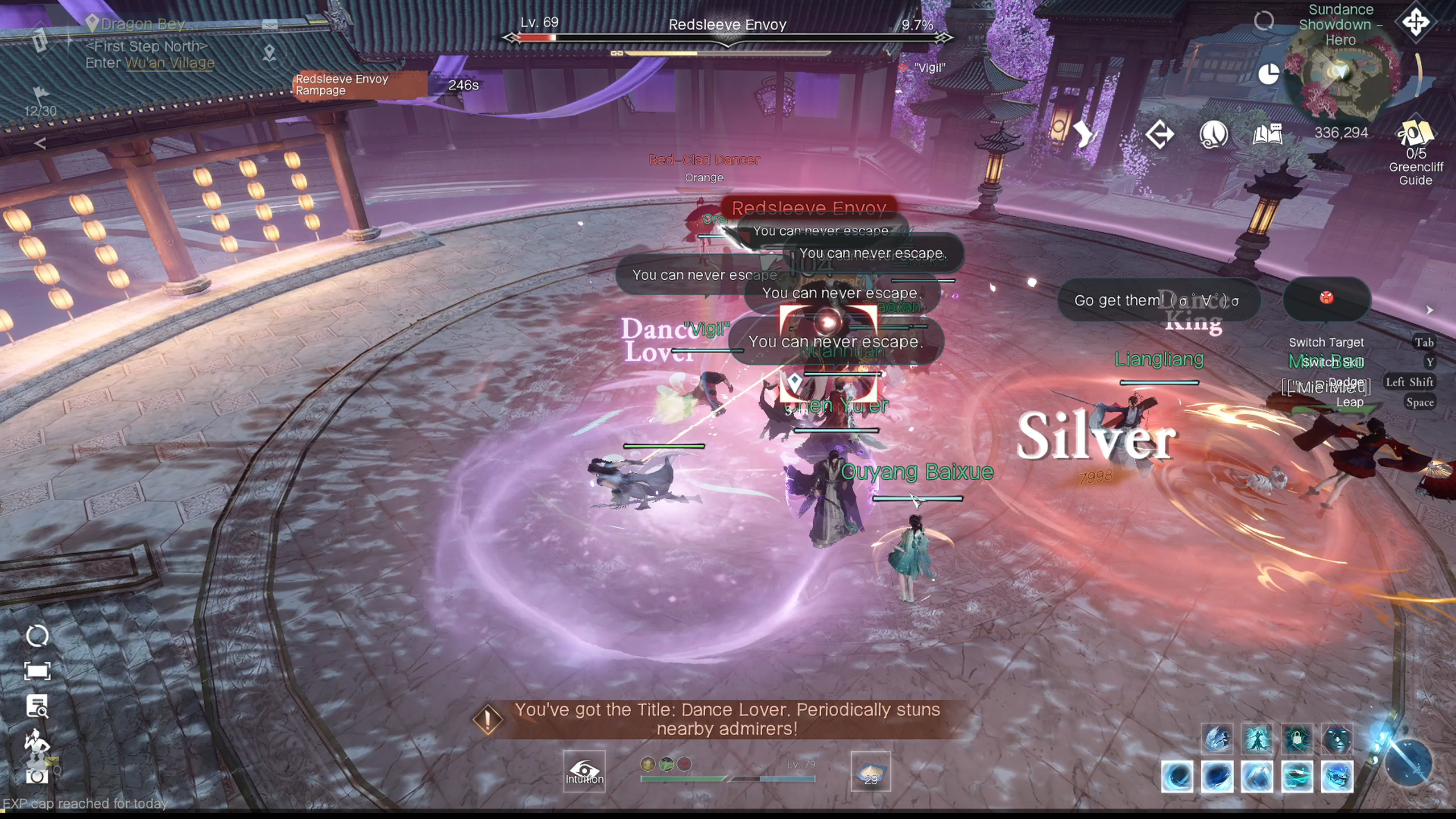Screen dimensions: 1456x819
Task: Toggle the pie-chart timer icon
Action: (x=1268, y=74)
